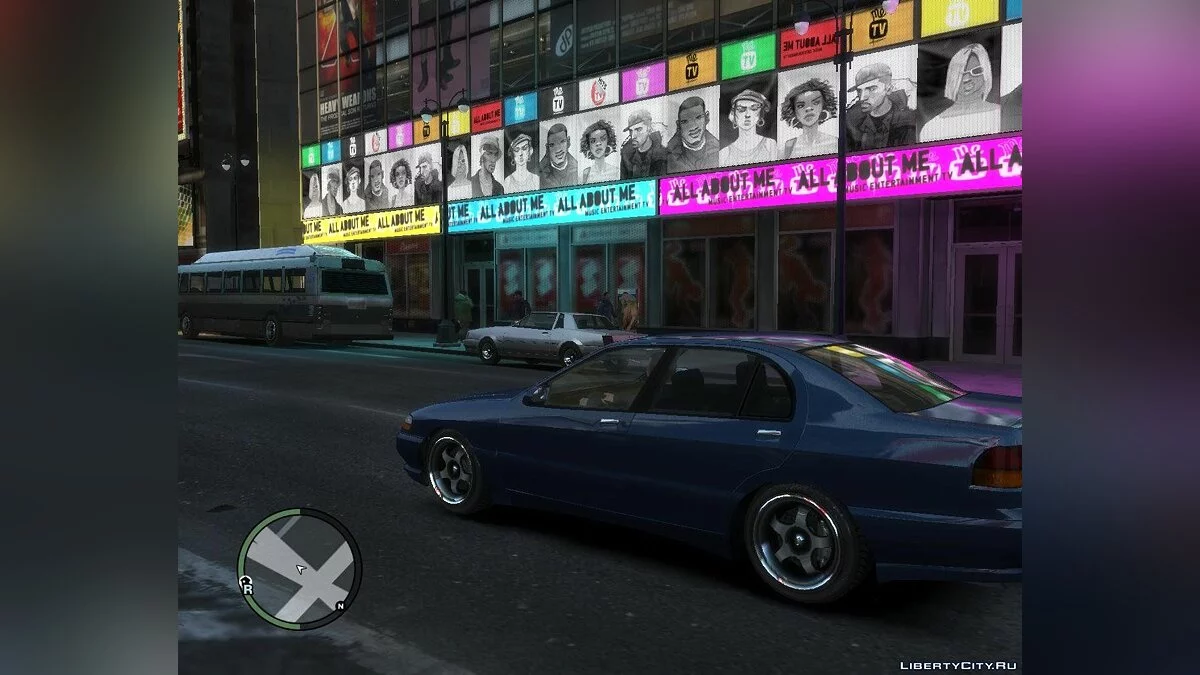Click the player arrow on the minimap
Image resolution: width=1200 pixels, height=675 pixels.
(x=300, y=569)
